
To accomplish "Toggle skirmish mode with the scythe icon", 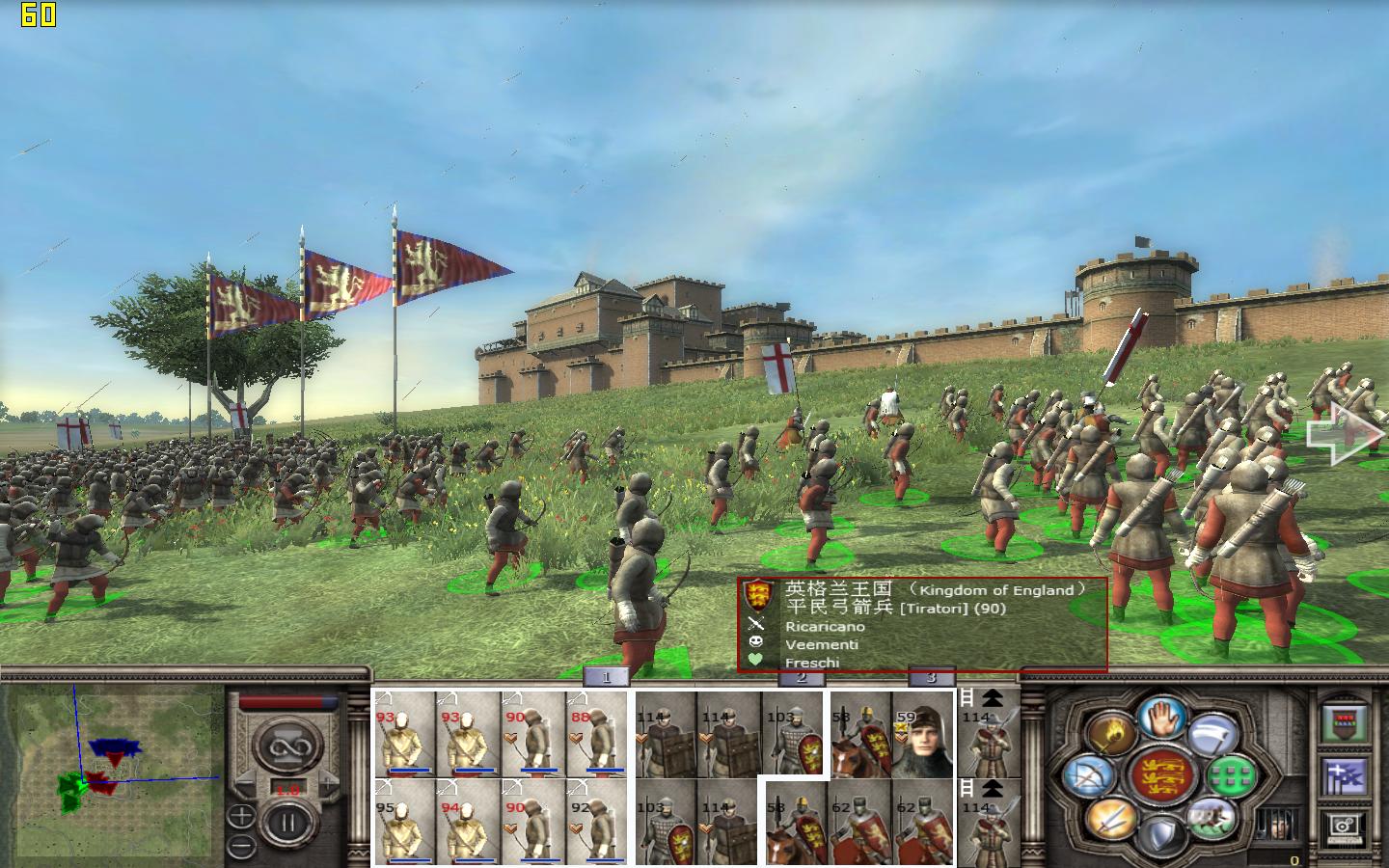I will [x=1212, y=735].
